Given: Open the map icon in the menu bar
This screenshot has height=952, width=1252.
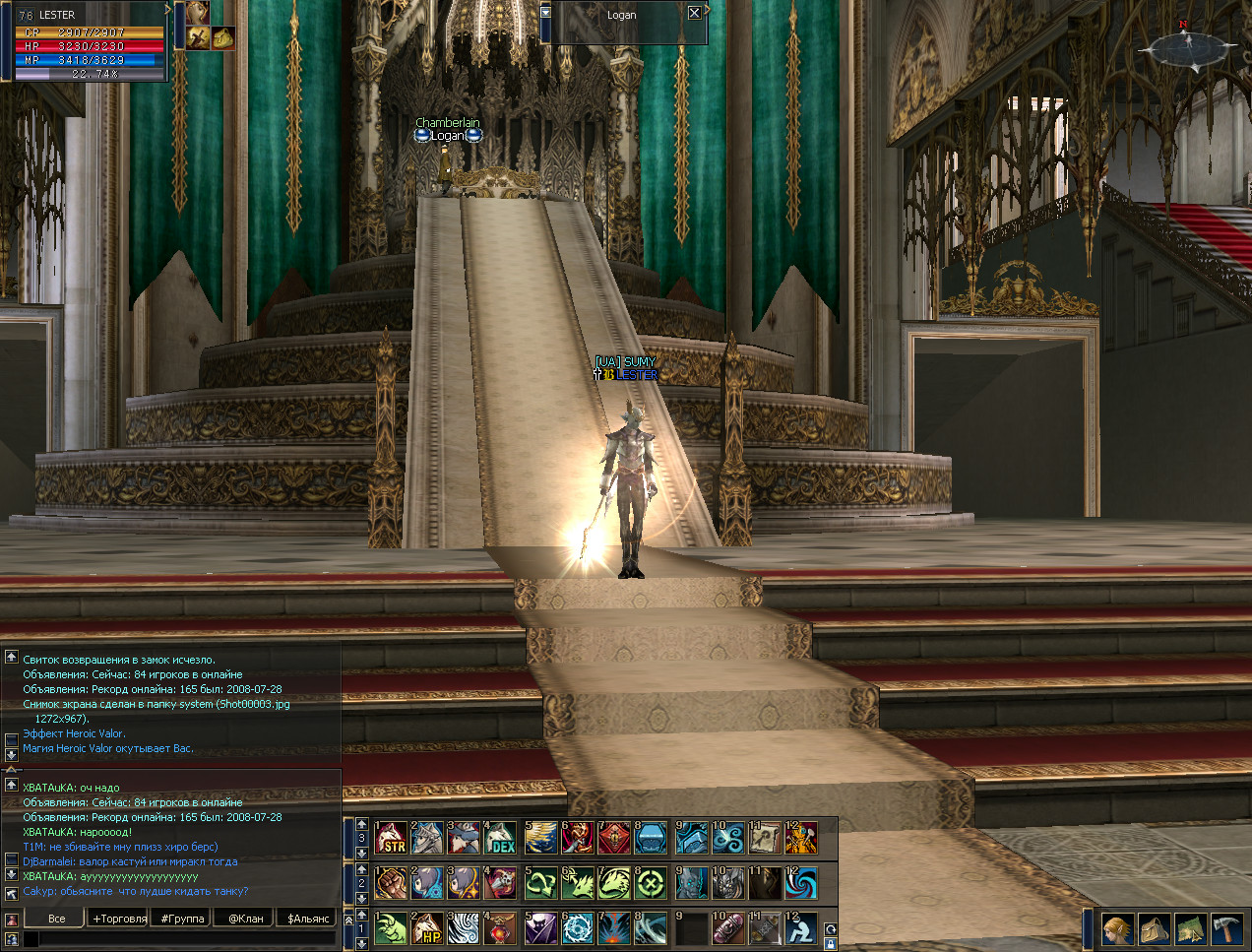Looking at the screenshot, I should (1190, 928).
